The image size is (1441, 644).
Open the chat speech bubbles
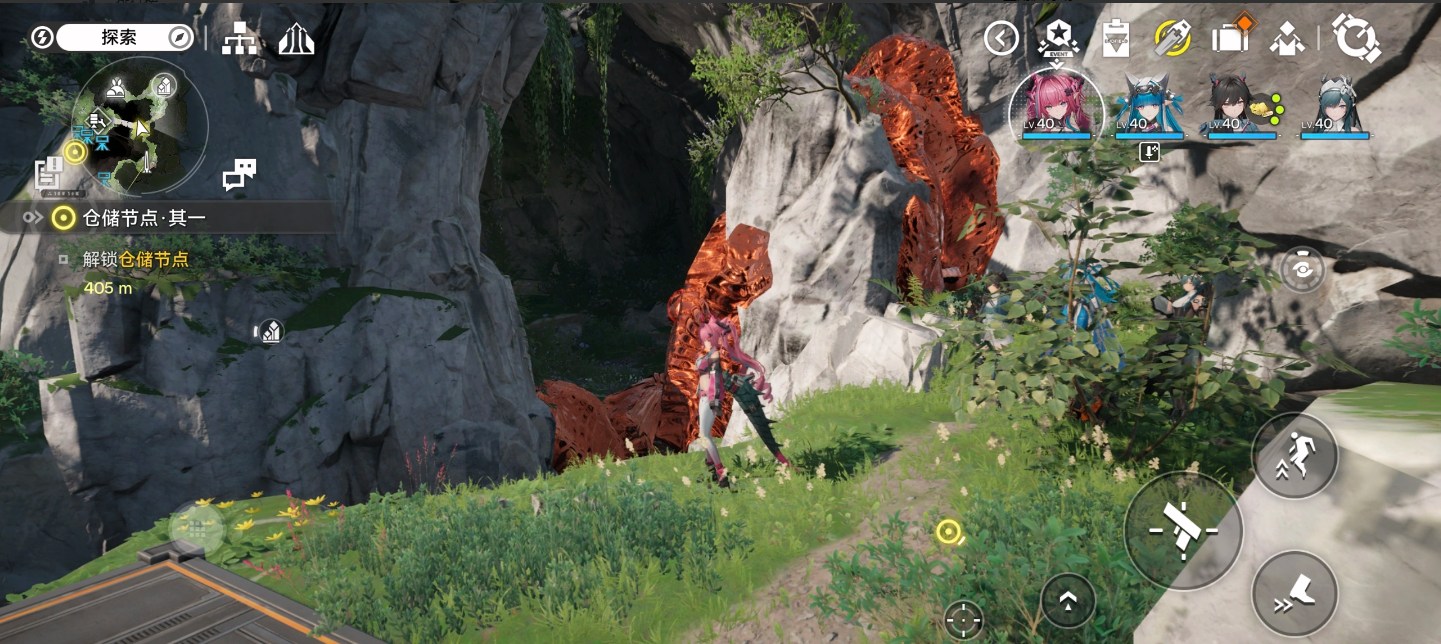pyautogui.click(x=239, y=174)
